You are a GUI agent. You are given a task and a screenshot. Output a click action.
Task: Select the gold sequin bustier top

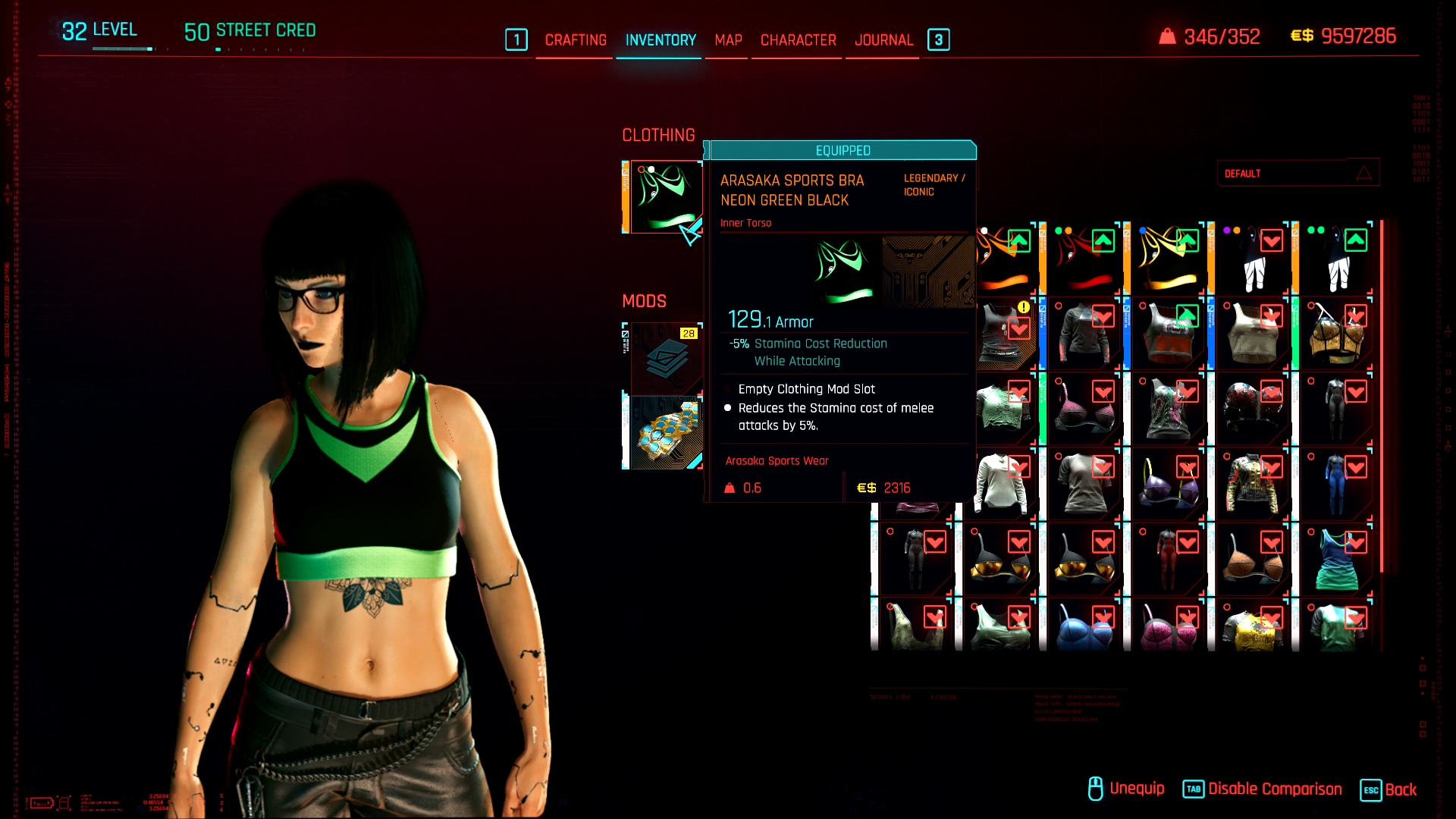click(1336, 334)
